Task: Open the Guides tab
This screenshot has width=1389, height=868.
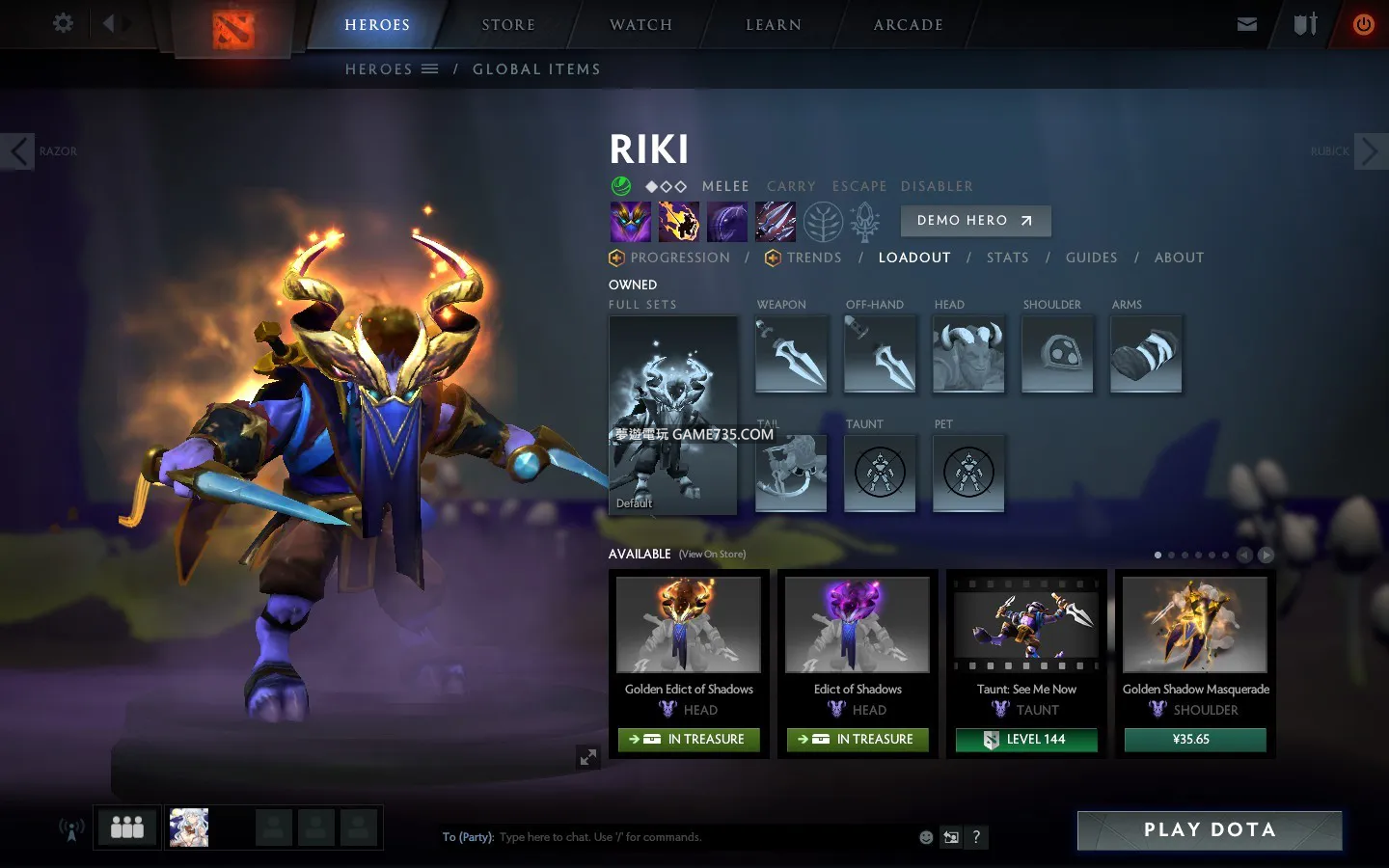Action: 1091,258
